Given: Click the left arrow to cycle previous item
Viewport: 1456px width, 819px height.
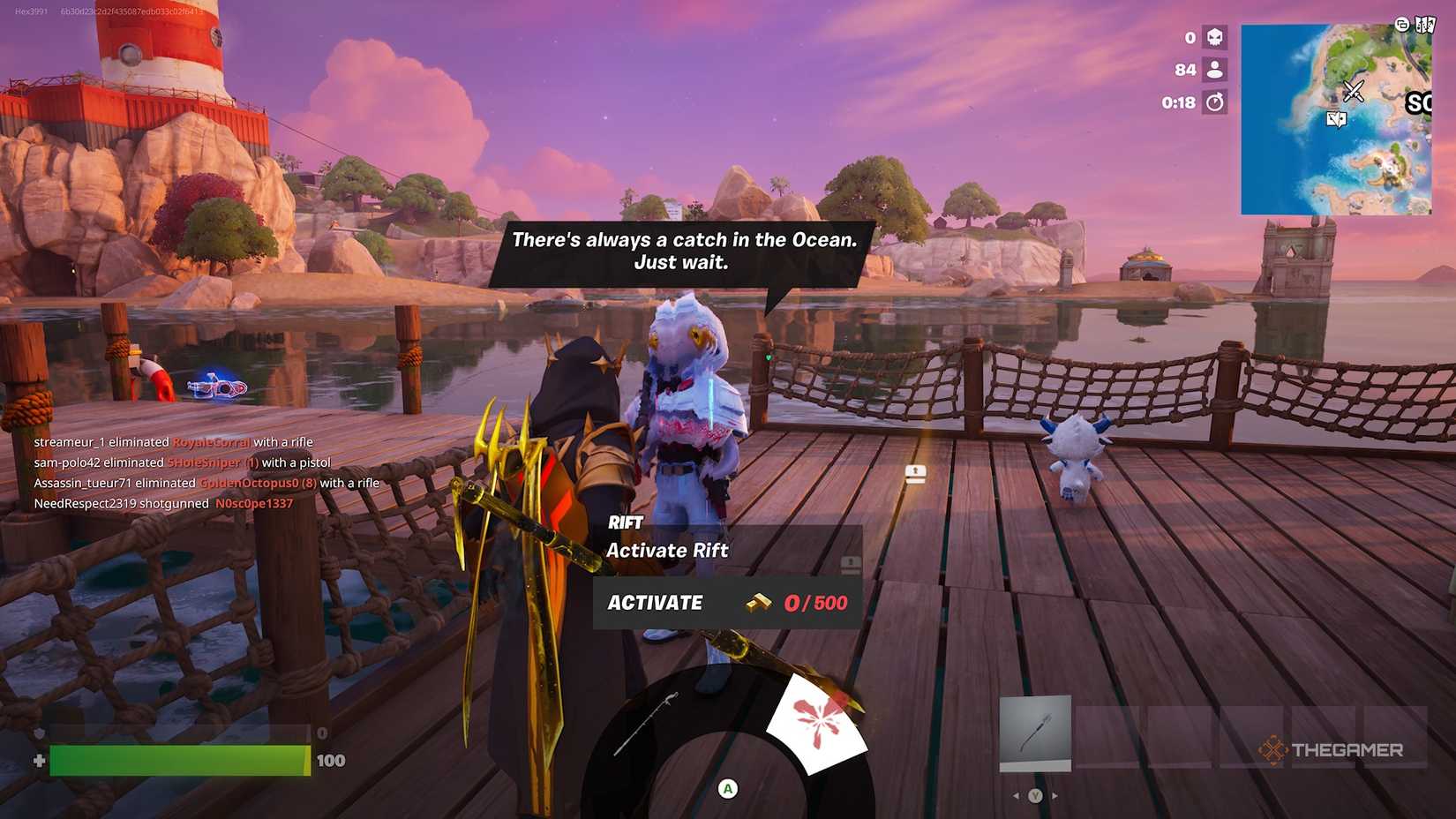Looking at the screenshot, I should tap(1017, 795).
